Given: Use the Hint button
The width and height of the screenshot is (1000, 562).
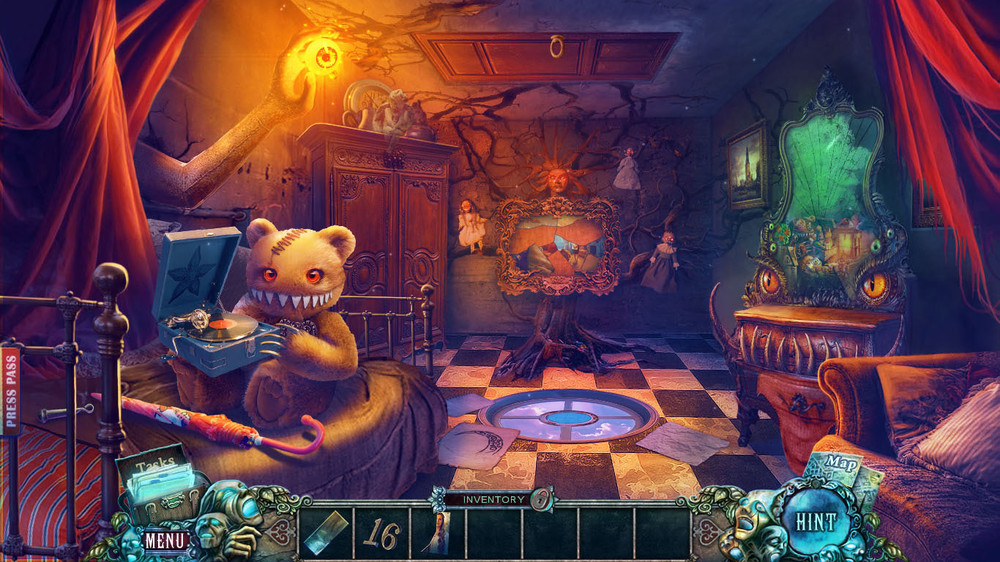Looking at the screenshot, I should click(817, 522).
